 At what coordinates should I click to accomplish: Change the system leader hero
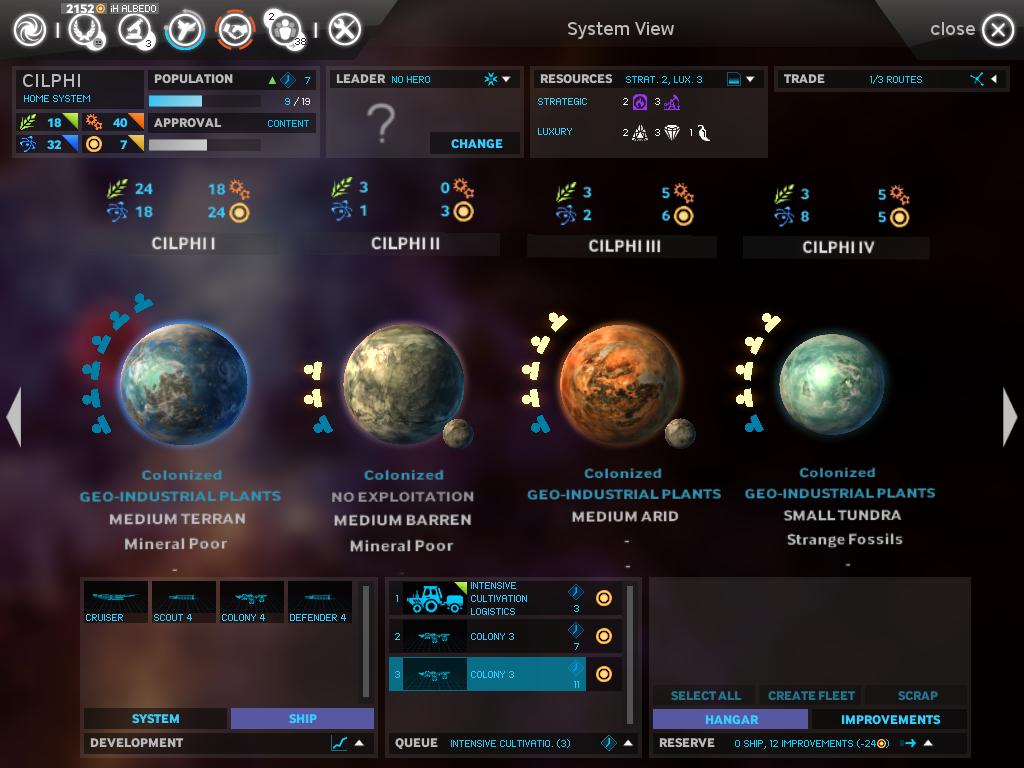point(476,143)
